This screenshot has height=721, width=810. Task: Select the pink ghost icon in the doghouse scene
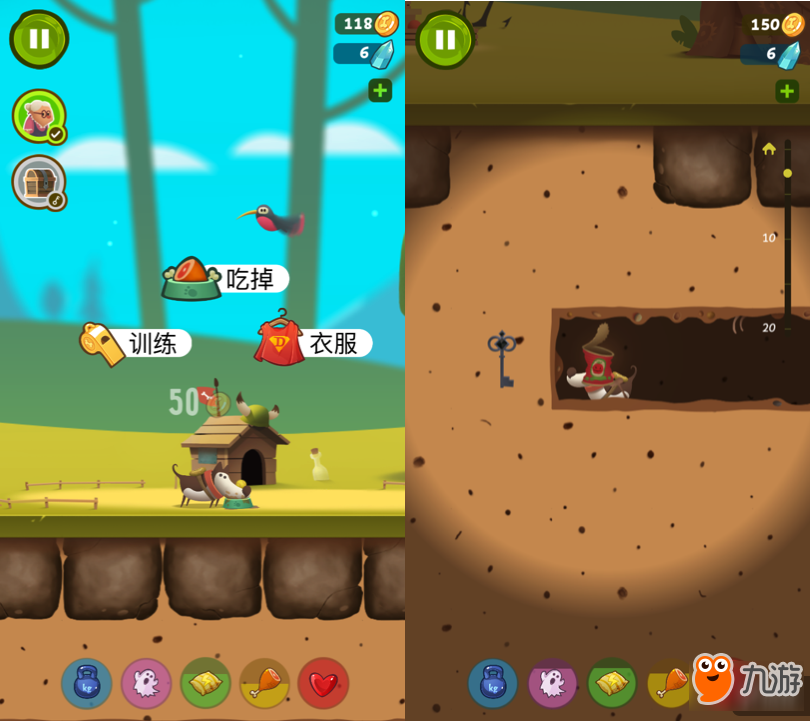click(146, 684)
